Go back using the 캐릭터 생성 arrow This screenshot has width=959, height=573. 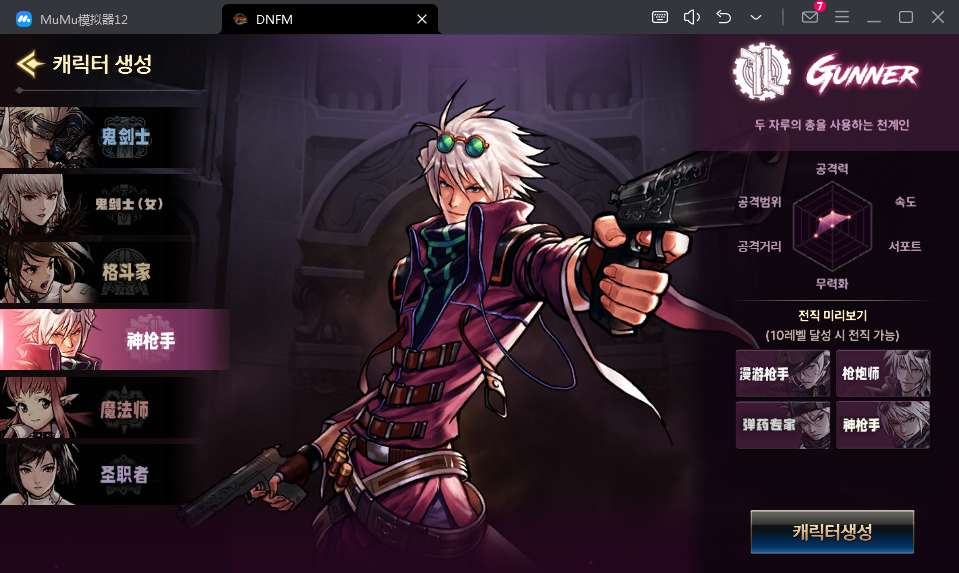click(x=29, y=65)
